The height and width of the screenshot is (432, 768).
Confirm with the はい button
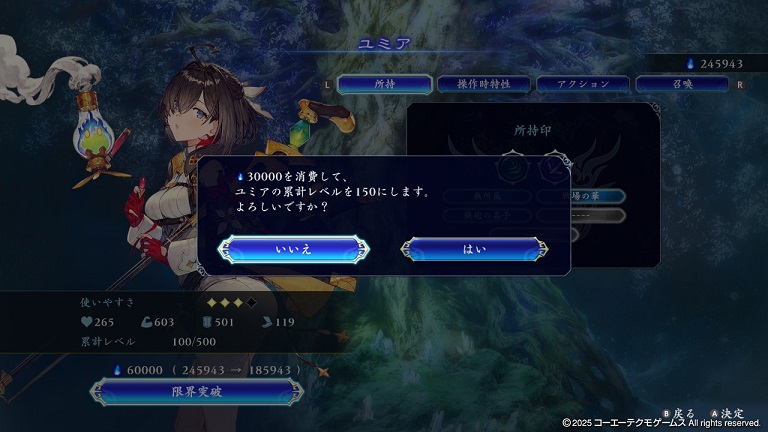474,249
